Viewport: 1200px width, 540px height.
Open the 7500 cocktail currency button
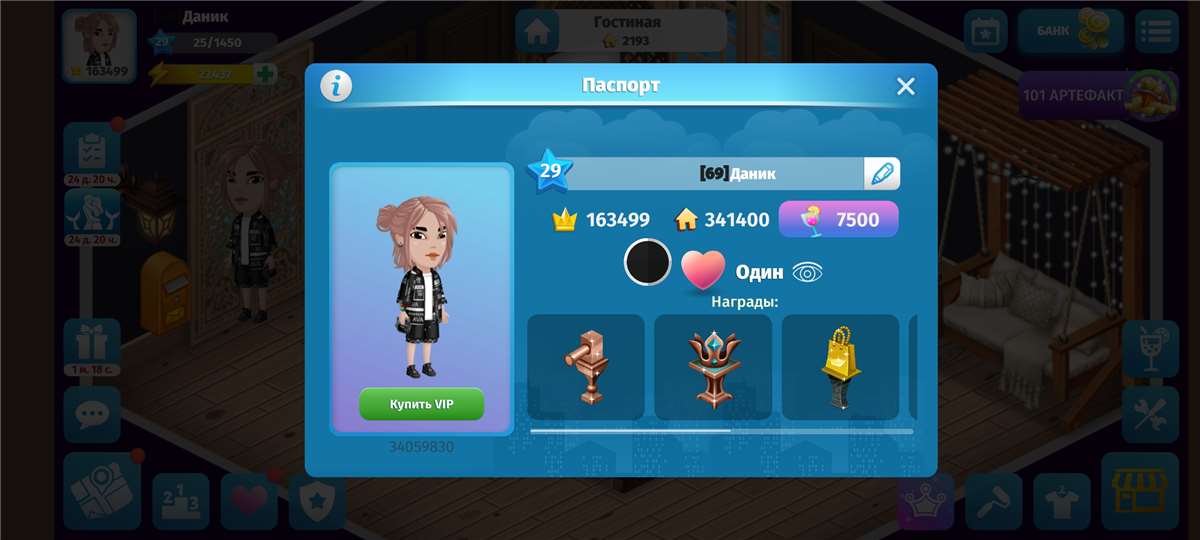pyautogui.click(x=838, y=219)
